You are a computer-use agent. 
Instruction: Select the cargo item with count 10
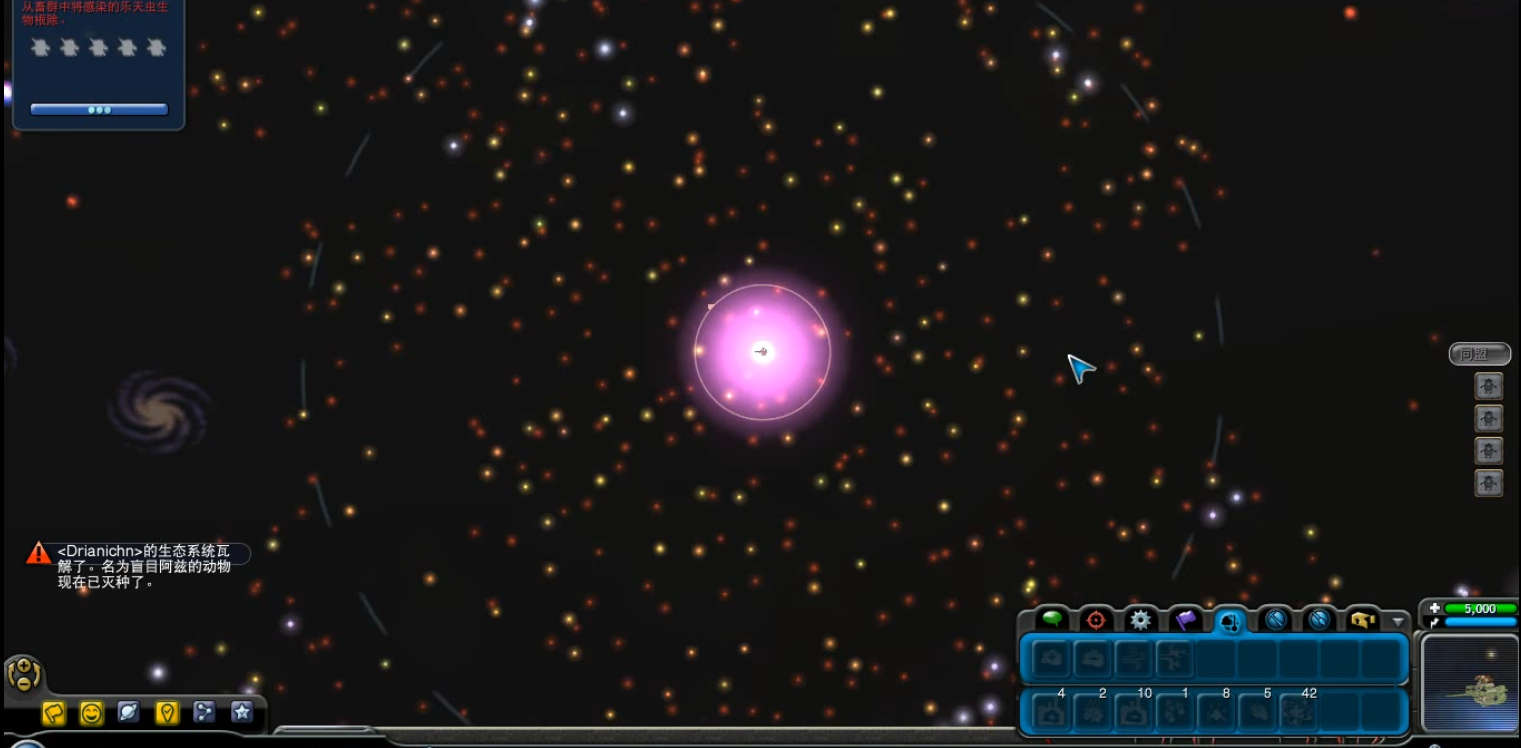(x=1133, y=712)
